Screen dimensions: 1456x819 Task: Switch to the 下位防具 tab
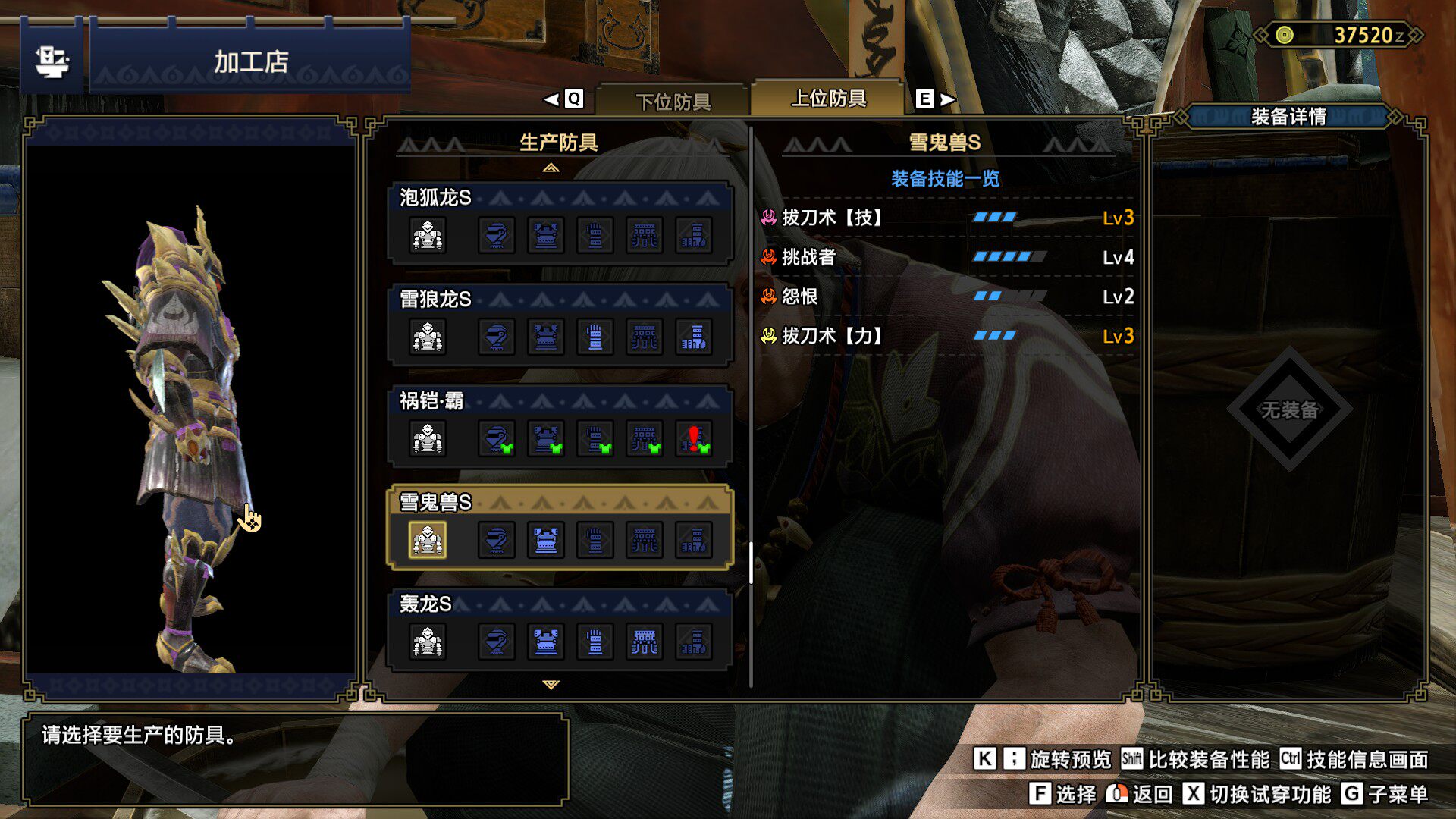[673, 101]
